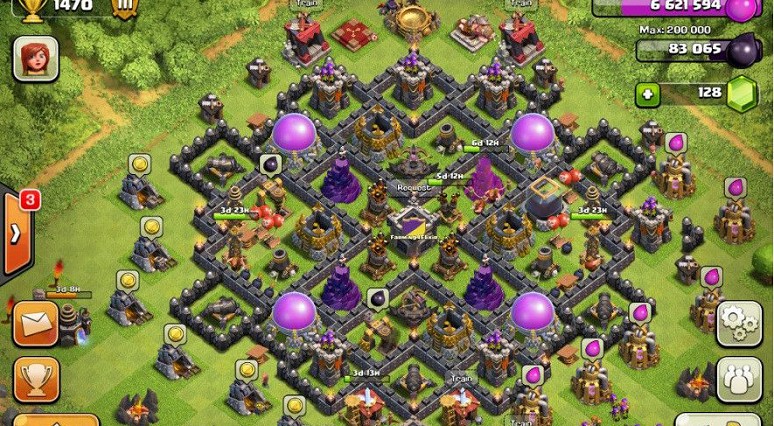774x426 pixels.
Task: Click the Request bubble over clan castle
Action: click(x=414, y=187)
